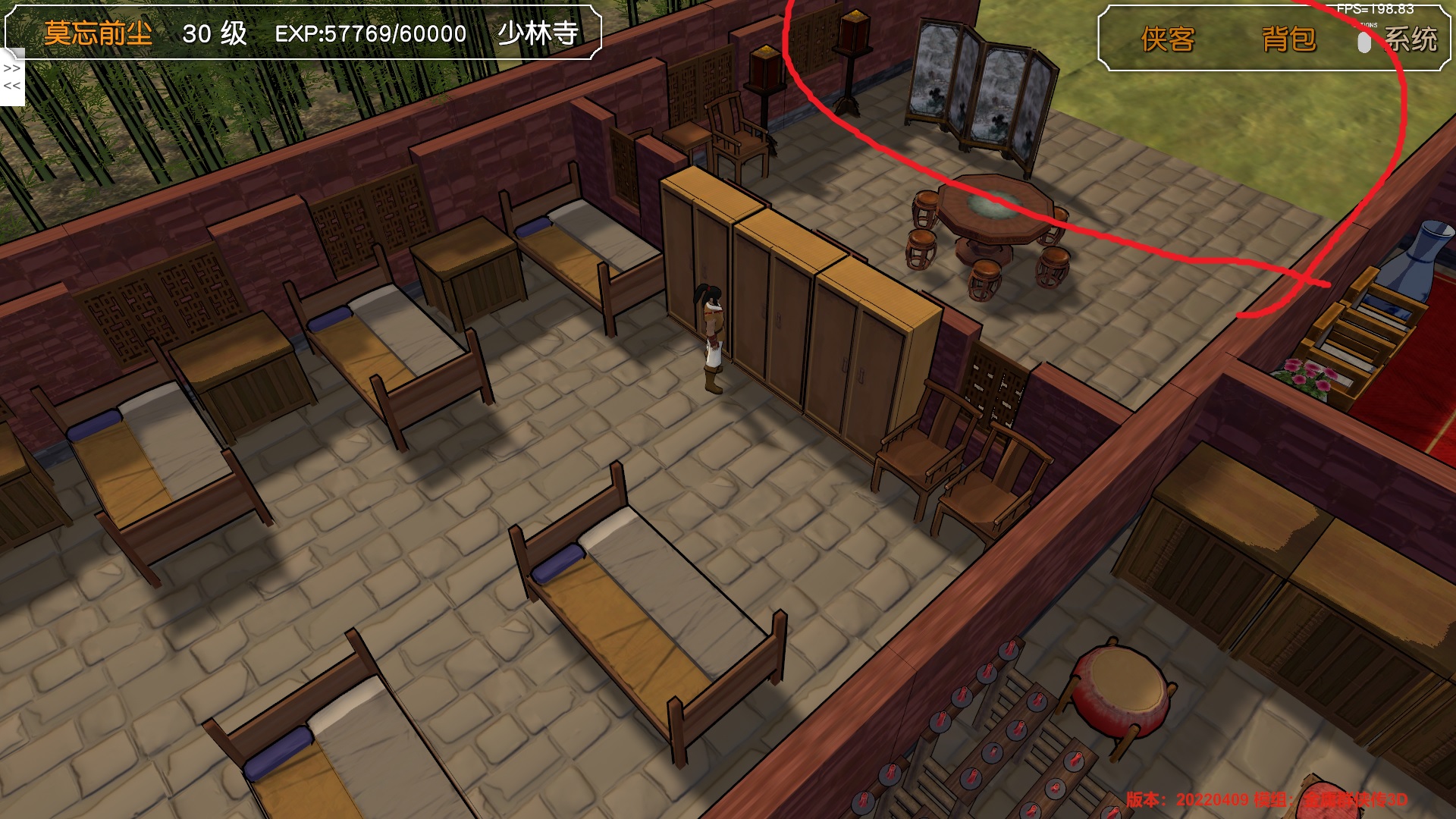Collapse the side panel with << arrows
The height and width of the screenshot is (819, 1456).
click(12, 86)
